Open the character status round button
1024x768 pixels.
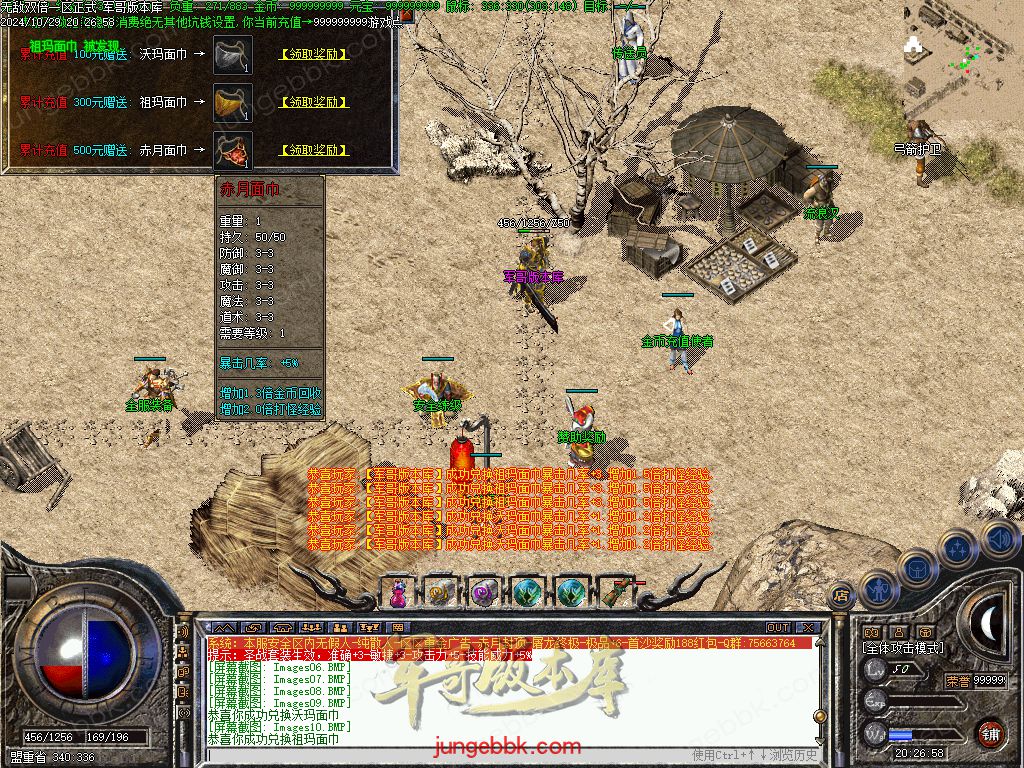[876, 590]
